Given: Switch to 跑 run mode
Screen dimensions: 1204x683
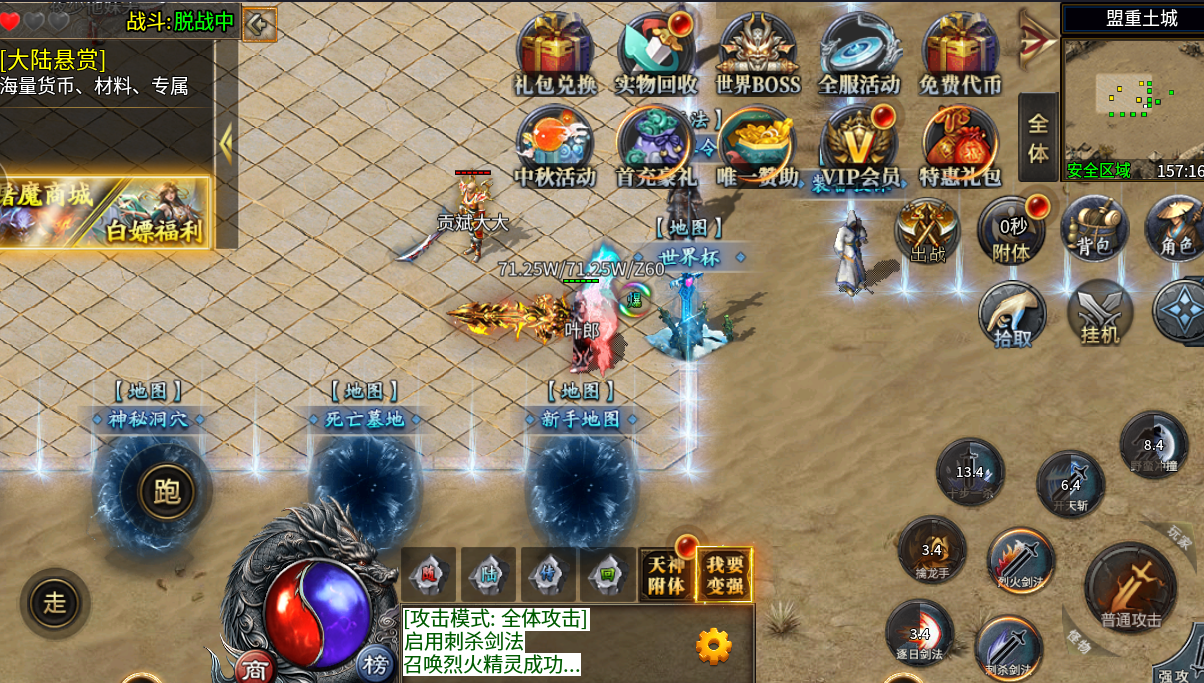Looking at the screenshot, I should [x=166, y=490].
